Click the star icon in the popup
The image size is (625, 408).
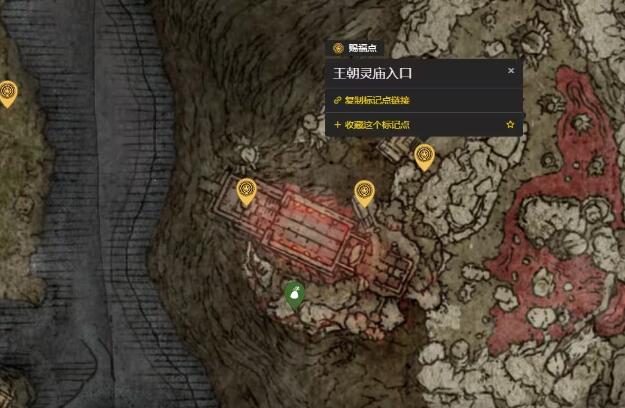click(x=510, y=125)
